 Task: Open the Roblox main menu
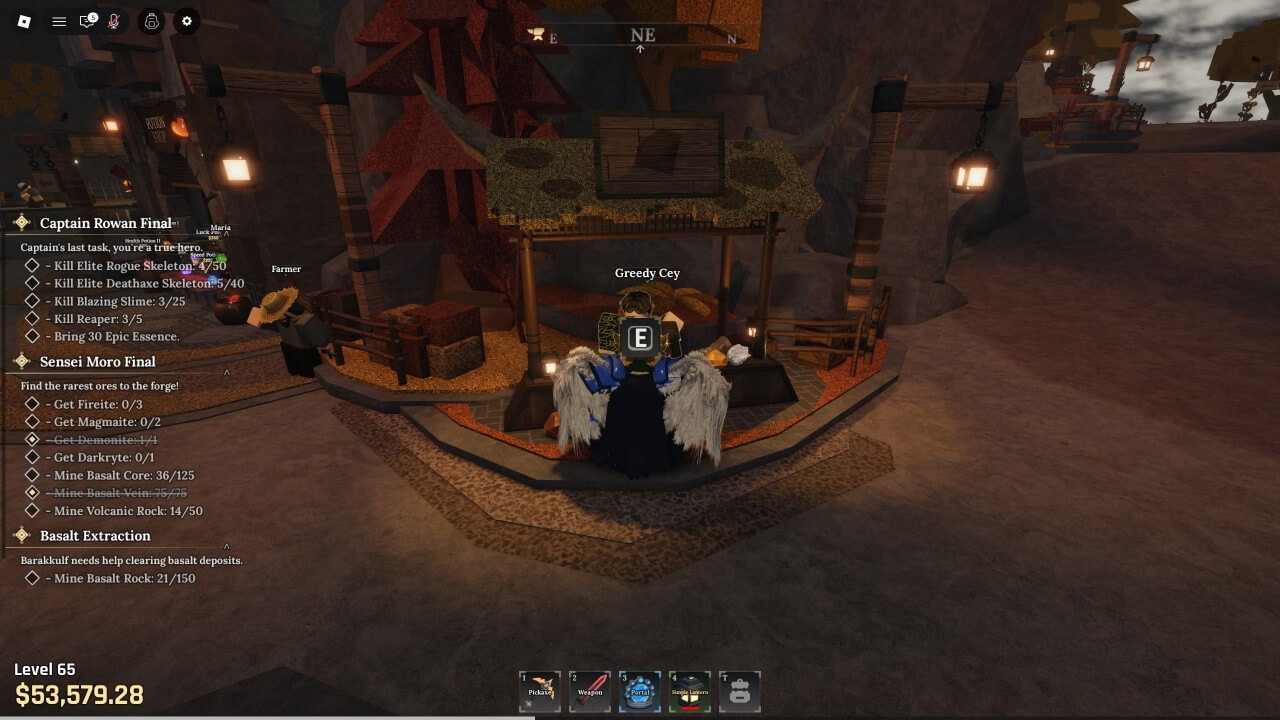pos(25,21)
